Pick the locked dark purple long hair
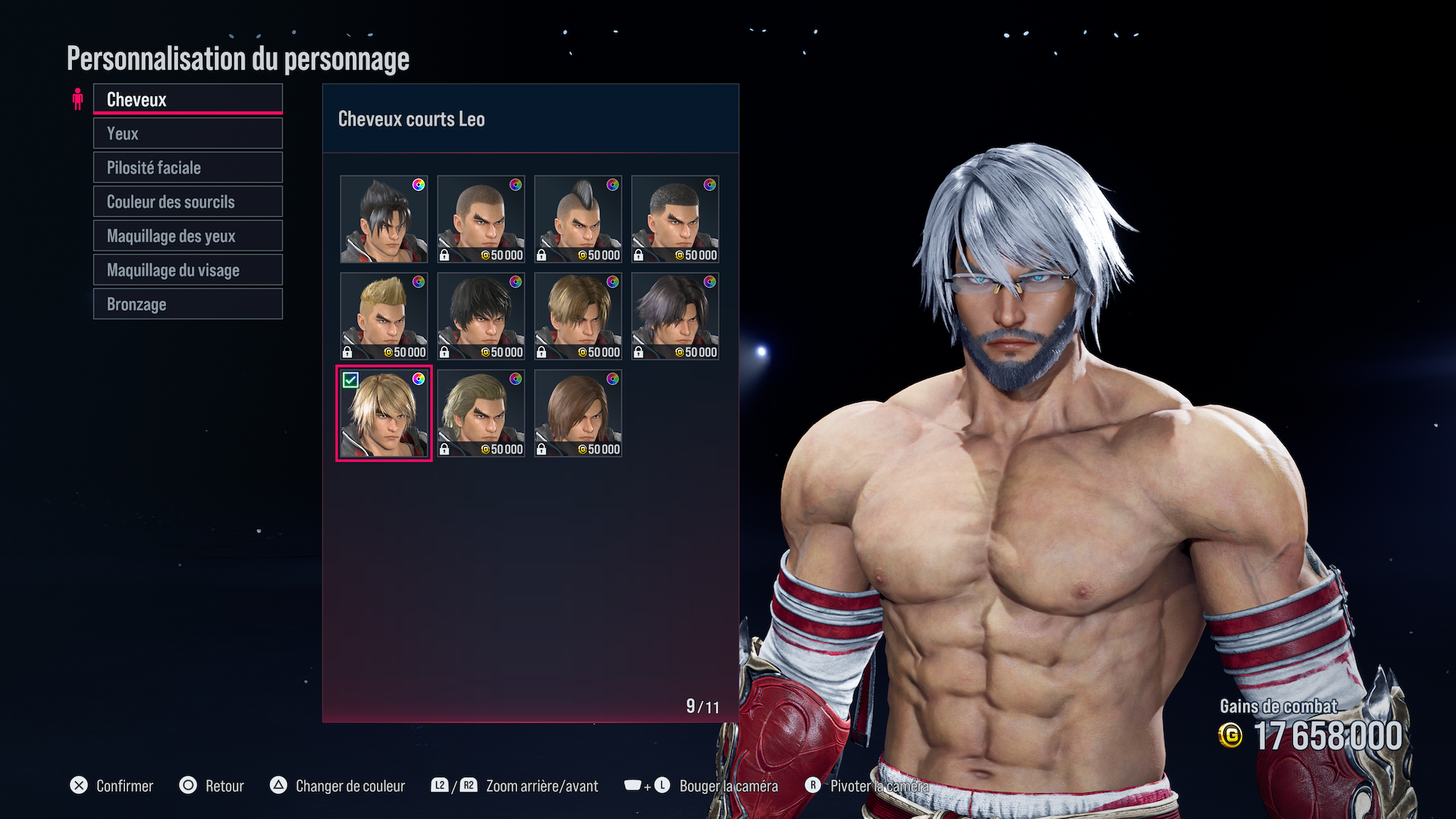This screenshot has height=819, width=1456. [x=675, y=316]
